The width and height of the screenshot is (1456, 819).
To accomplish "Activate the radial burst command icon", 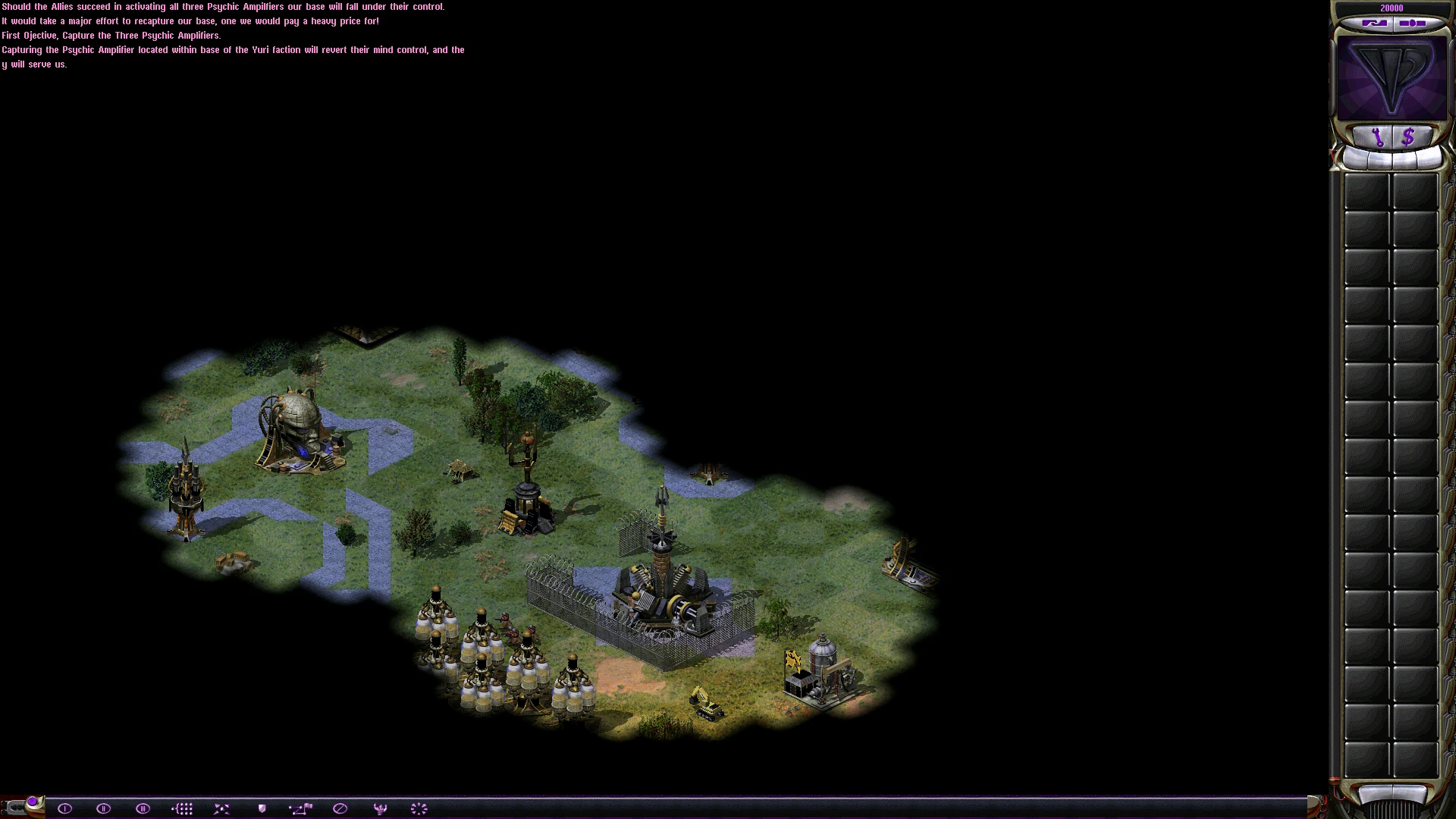I will pos(419,808).
